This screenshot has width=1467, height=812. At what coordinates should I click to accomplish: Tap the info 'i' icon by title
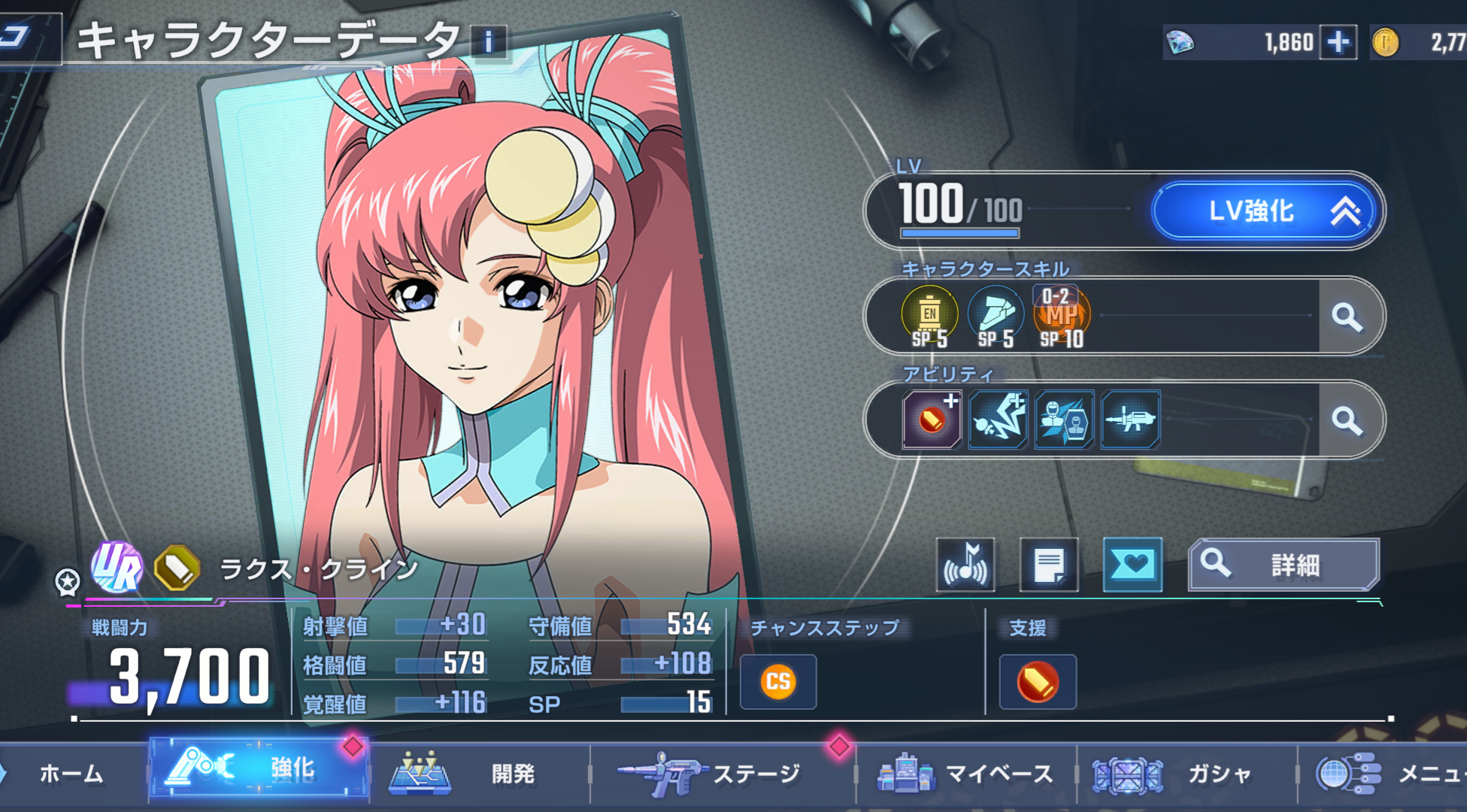[488, 42]
